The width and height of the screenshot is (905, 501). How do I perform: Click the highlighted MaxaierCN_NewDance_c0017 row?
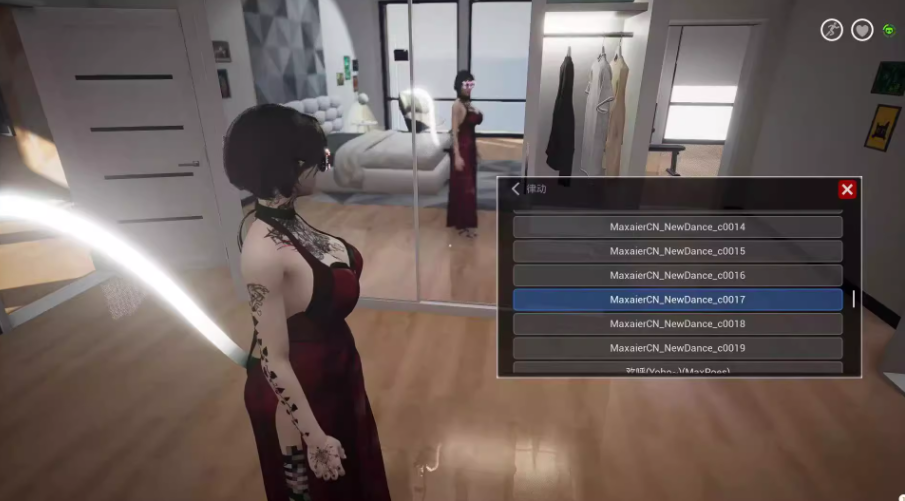(x=677, y=299)
